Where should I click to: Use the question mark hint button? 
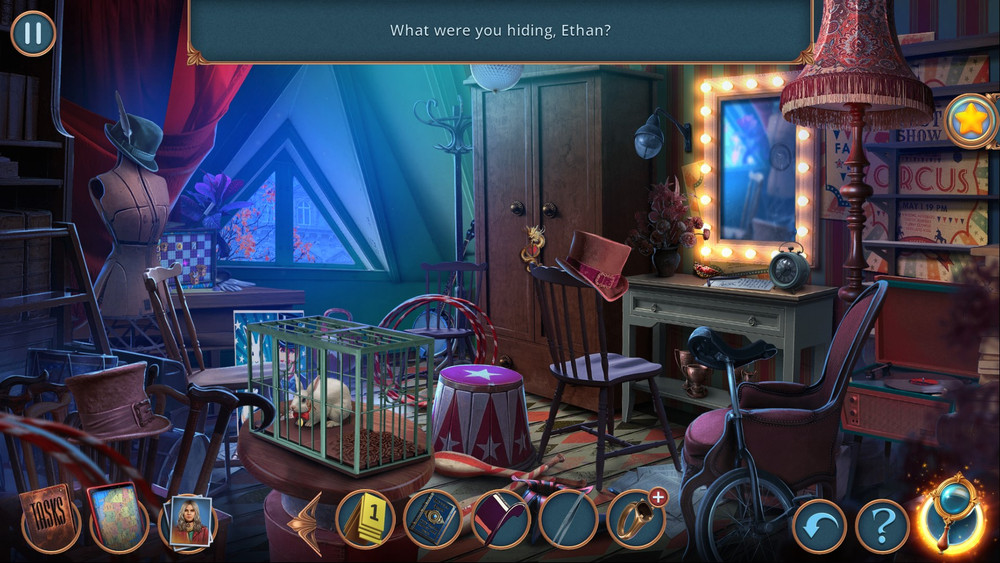point(882,525)
